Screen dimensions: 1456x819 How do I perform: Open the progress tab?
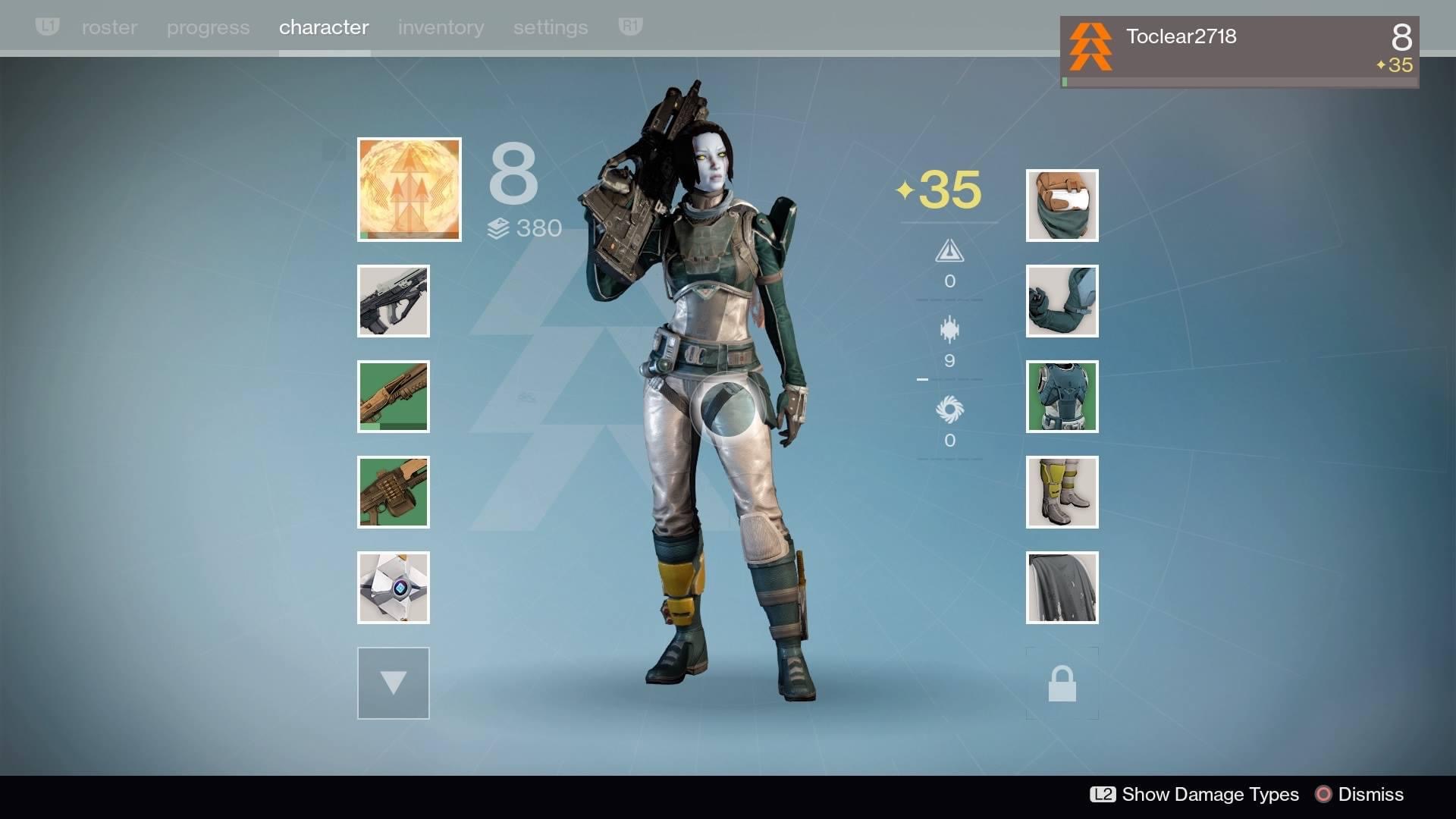pos(208,27)
